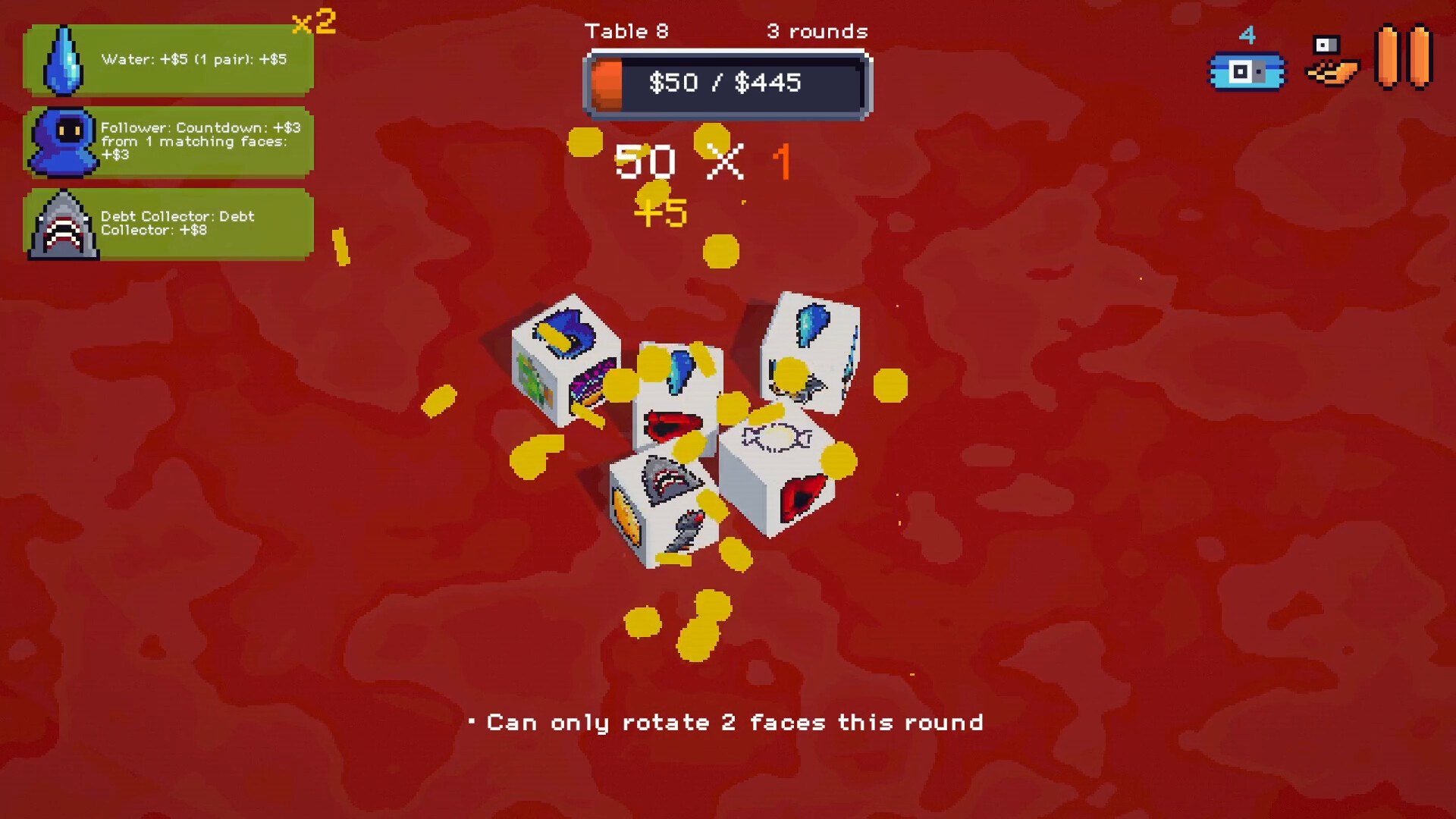Choose the Debt Collector shark panel

coord(168,224)
